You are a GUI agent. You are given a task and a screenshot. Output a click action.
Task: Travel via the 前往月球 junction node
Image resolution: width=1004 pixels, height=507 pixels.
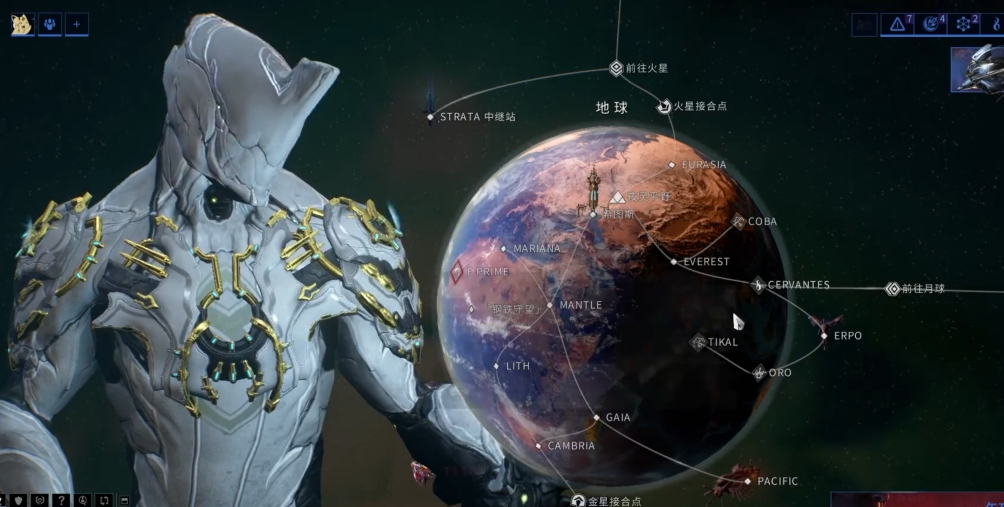[x=893, y=289]
